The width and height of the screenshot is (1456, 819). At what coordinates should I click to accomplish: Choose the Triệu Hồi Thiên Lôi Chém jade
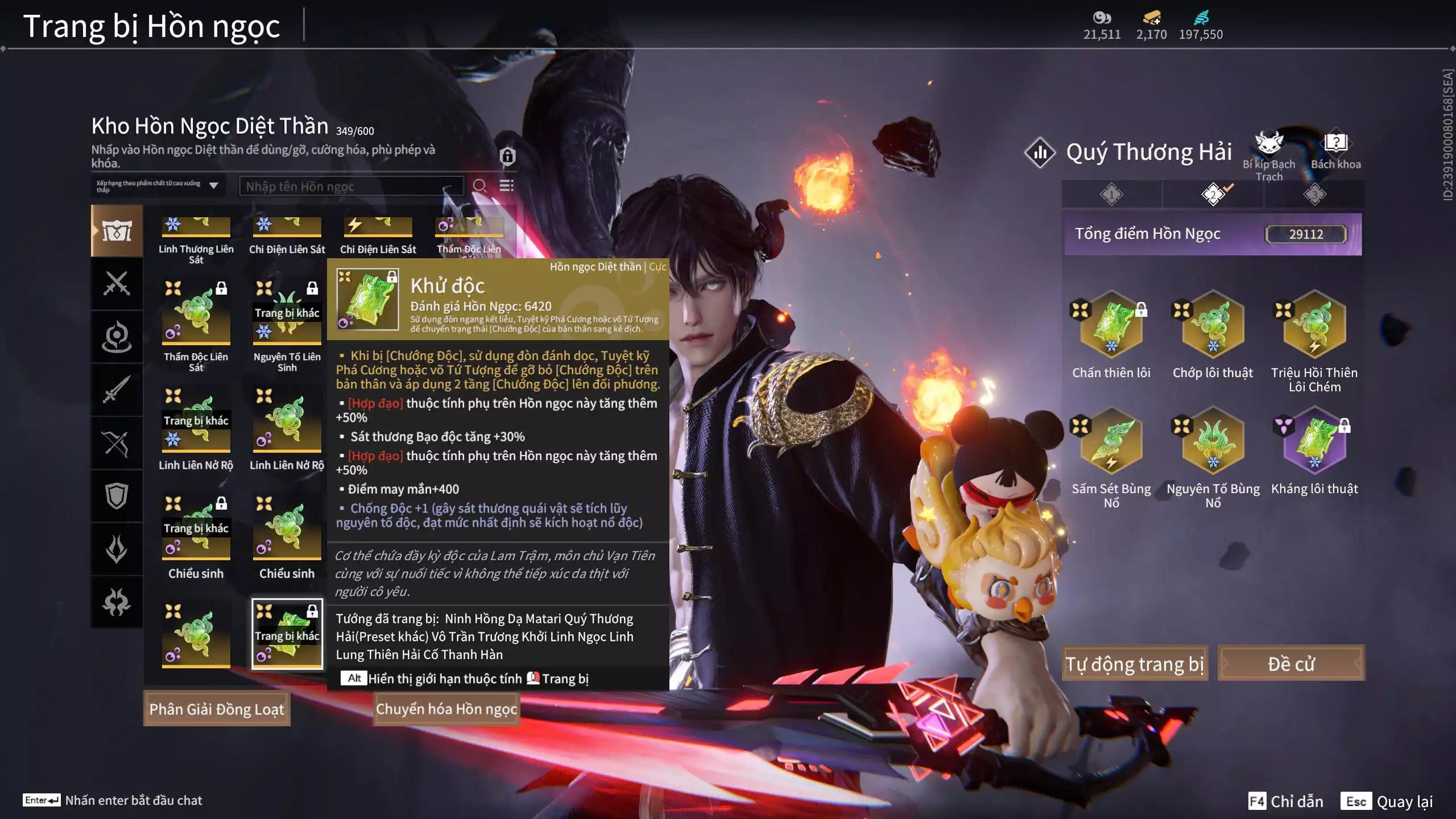coord(1314,325)
